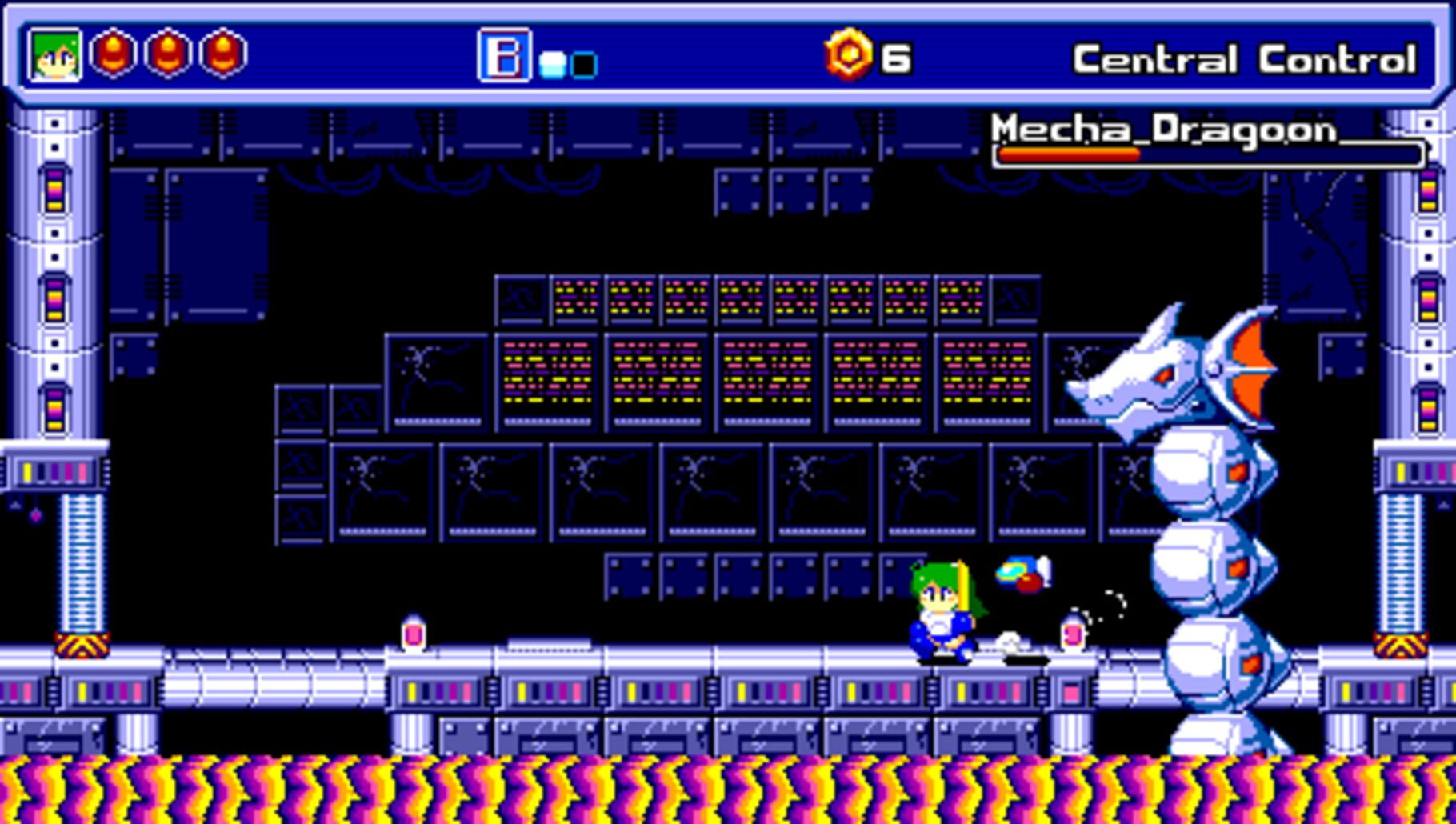Toggle the white ammo square next to the B icon
1456x824 pixels.
pyautogui.click(x=550, y=63)
